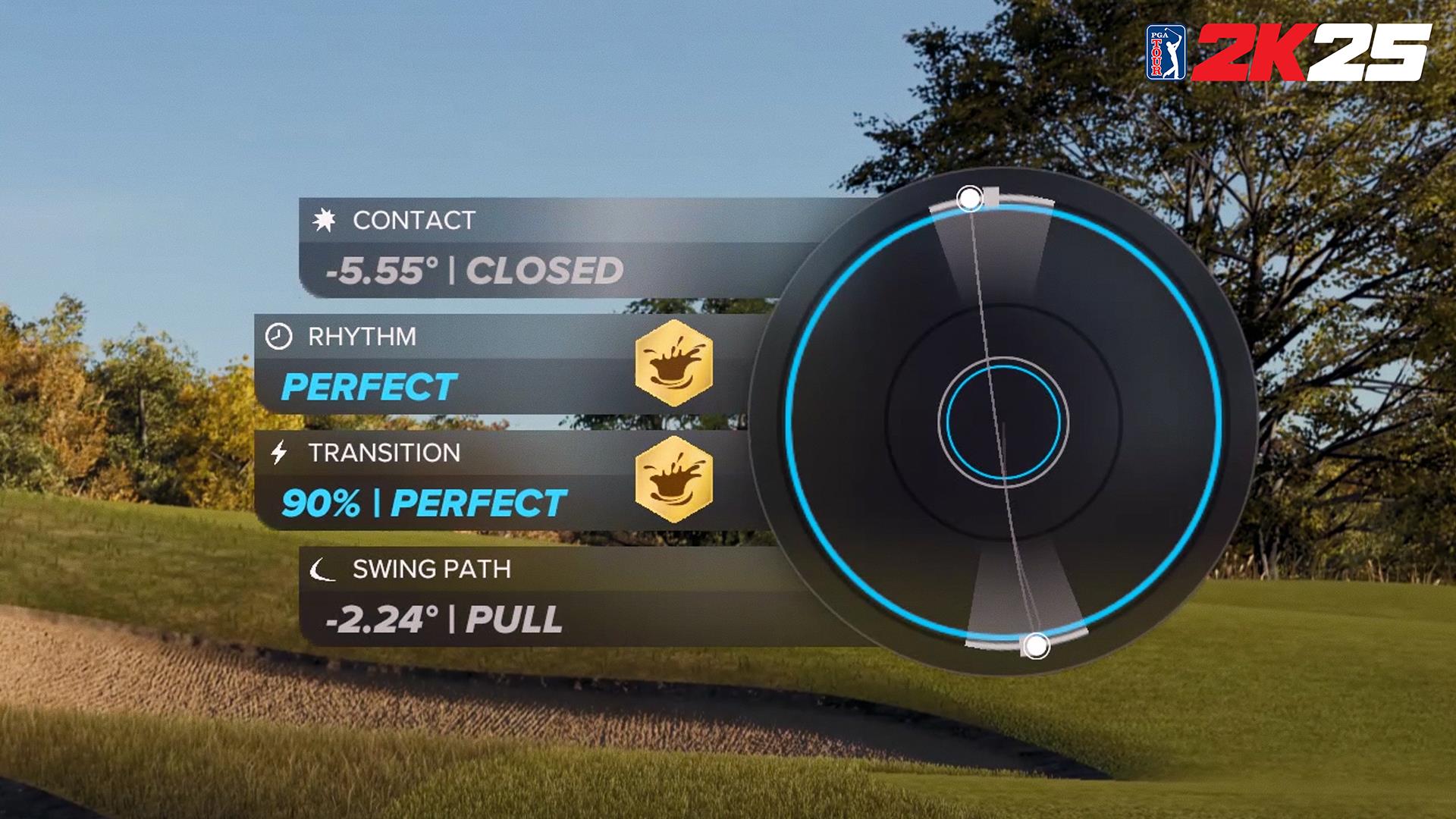Click the PGA Tour 2K25 logo
This screenshot has width=1456, height=819.
pos(1288,52)
